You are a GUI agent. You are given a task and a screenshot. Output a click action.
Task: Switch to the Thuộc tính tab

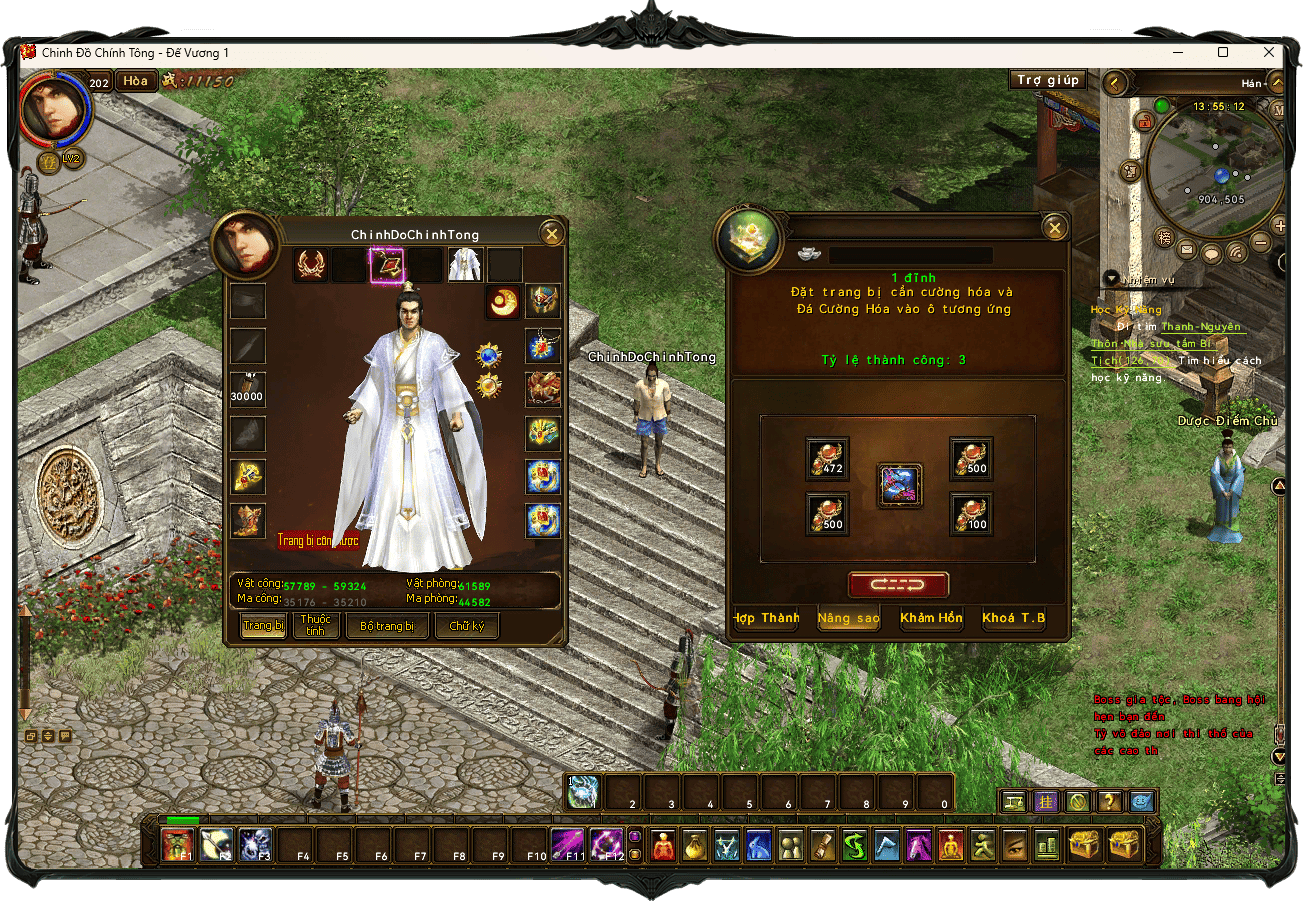click(x=316, y=626)
